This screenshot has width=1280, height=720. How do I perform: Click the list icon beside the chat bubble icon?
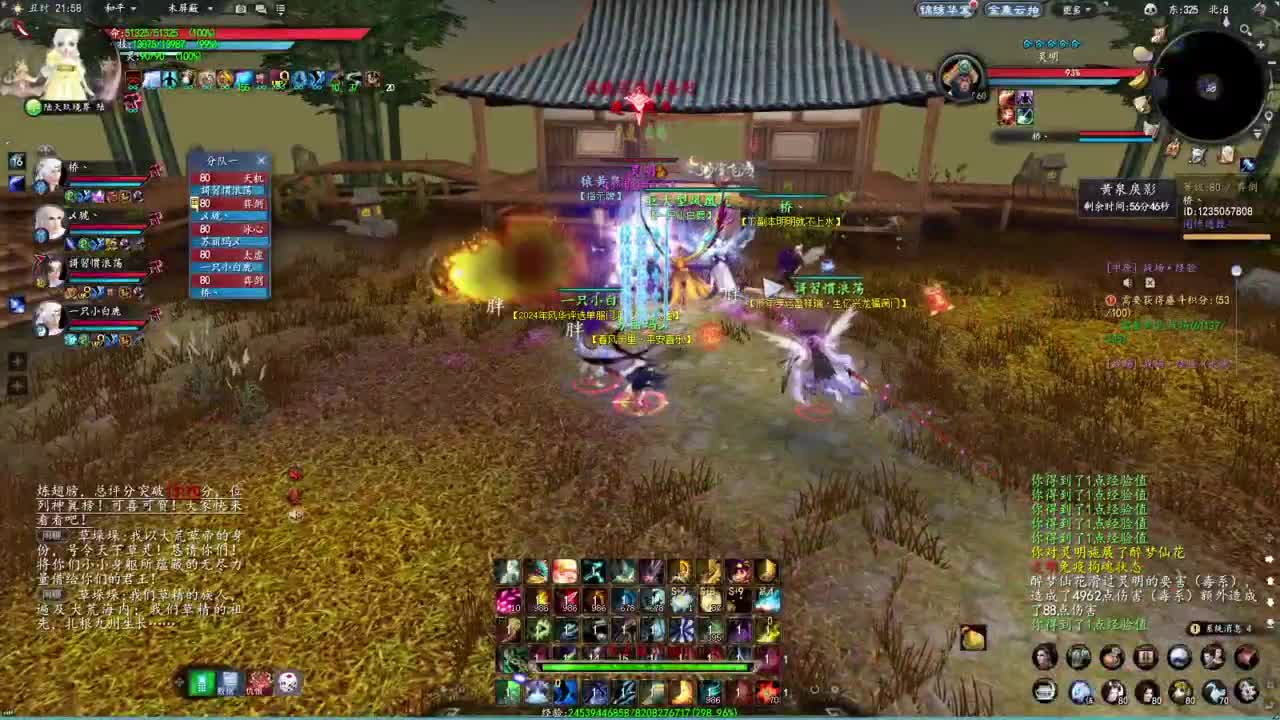pyautogui.click(x=281, y=8)
